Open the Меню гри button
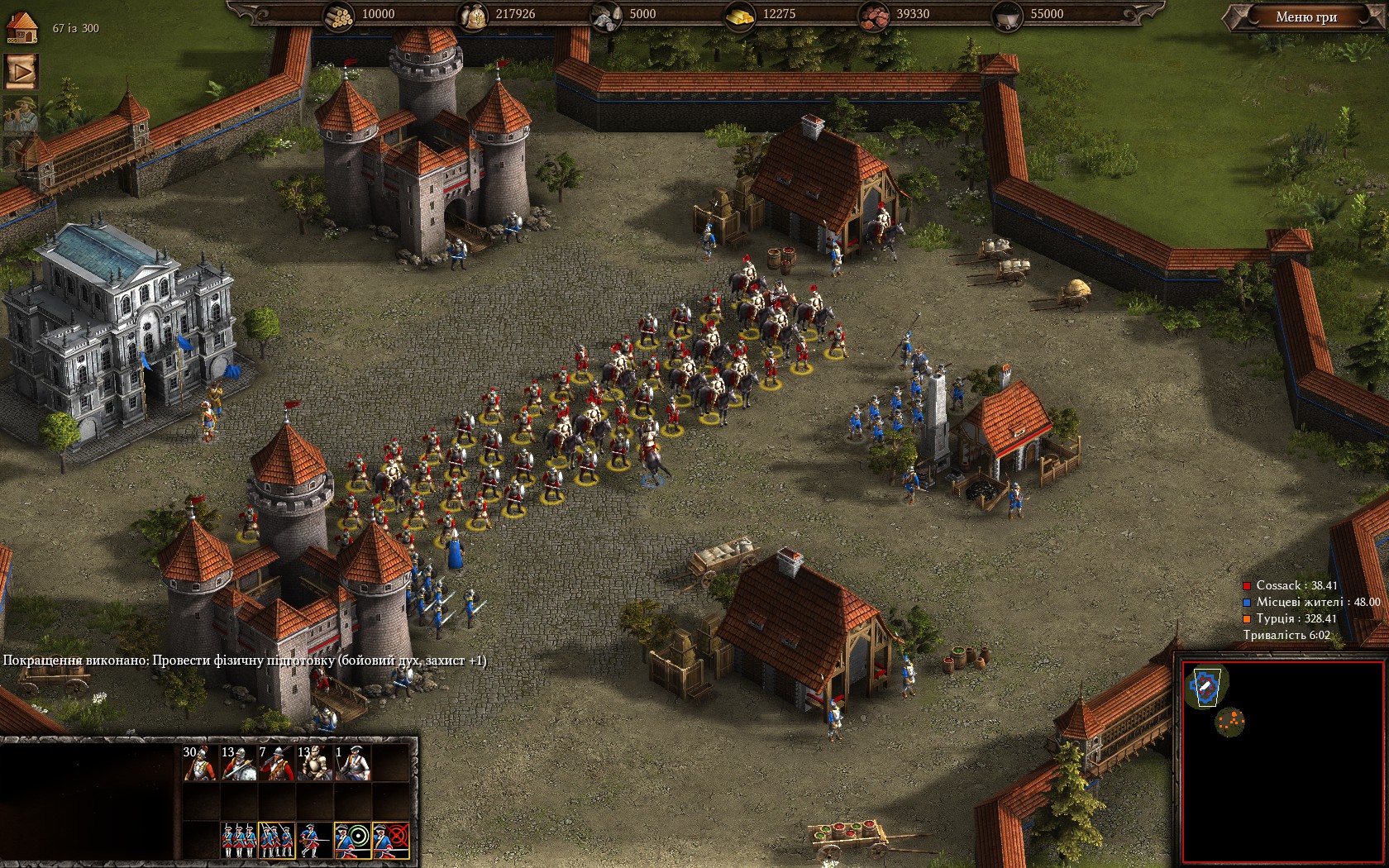The height and width of the screenshot is (868, 1389). (x=1305, y=17)
